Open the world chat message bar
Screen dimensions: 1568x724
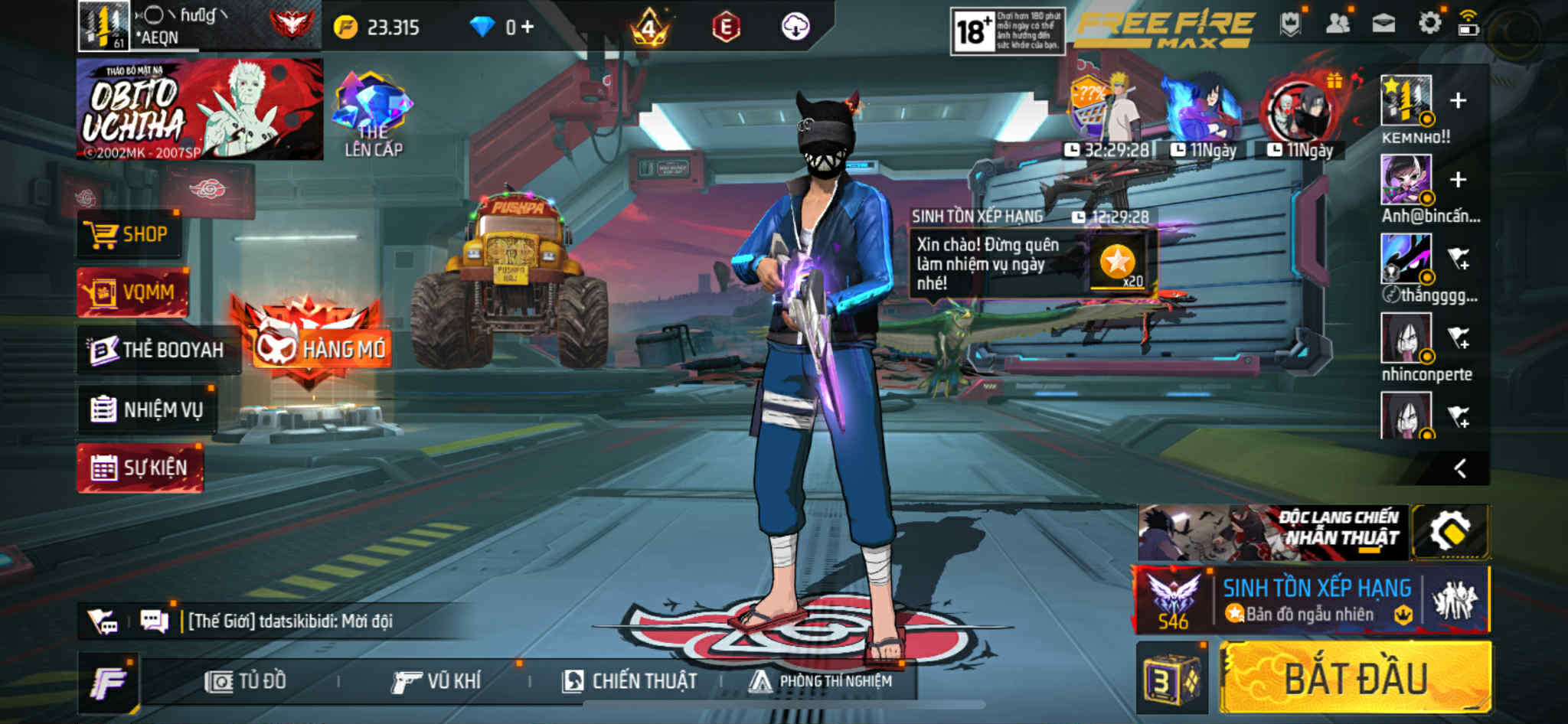[x=291, y=621]
